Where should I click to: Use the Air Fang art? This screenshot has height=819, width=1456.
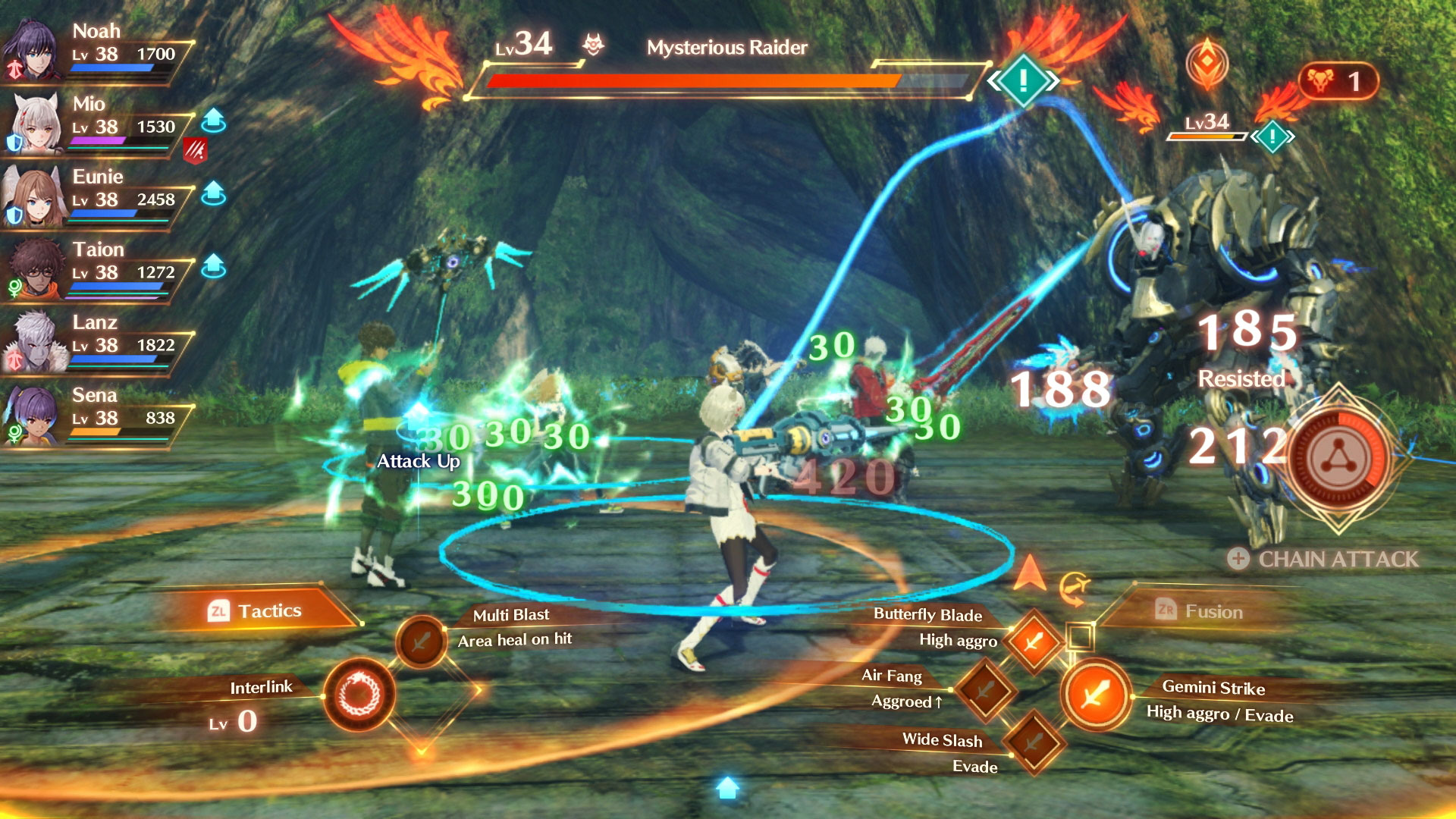click(x=985, y=690)
